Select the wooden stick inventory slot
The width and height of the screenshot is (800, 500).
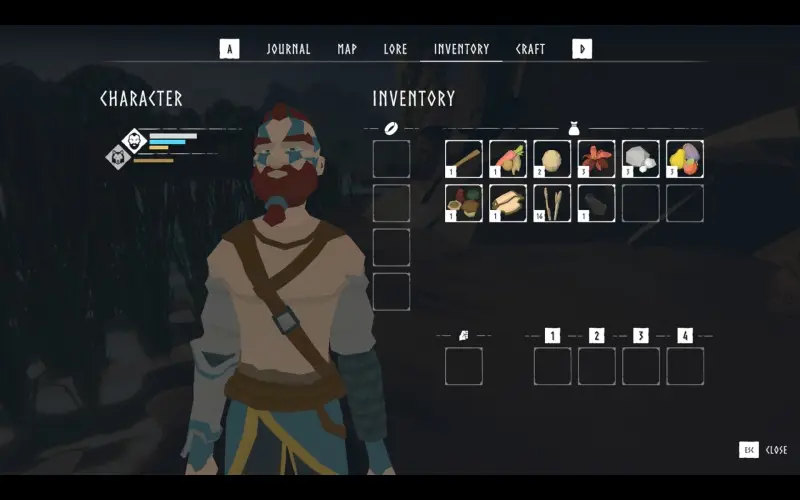[x=464, y=159]
